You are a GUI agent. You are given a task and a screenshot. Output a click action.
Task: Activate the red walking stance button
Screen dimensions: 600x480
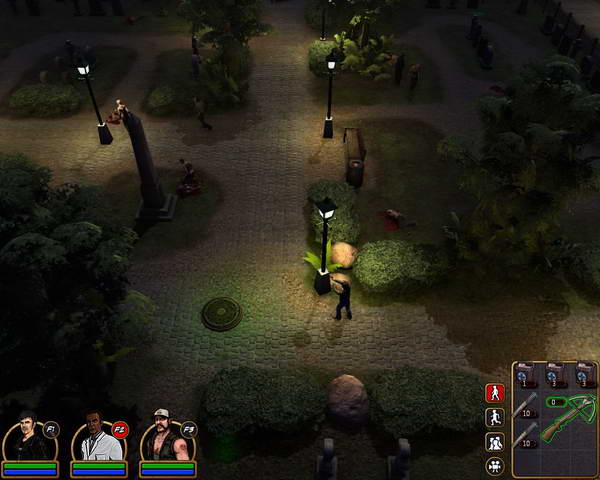click(x=494, y=393)
